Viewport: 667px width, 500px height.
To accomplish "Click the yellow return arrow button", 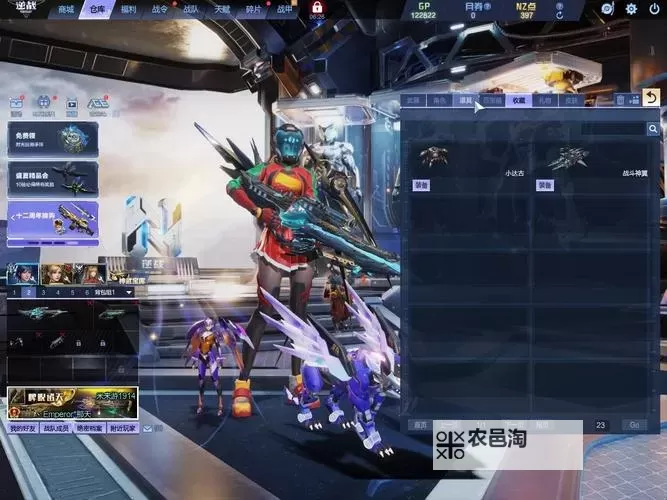I will click(651, 97).
